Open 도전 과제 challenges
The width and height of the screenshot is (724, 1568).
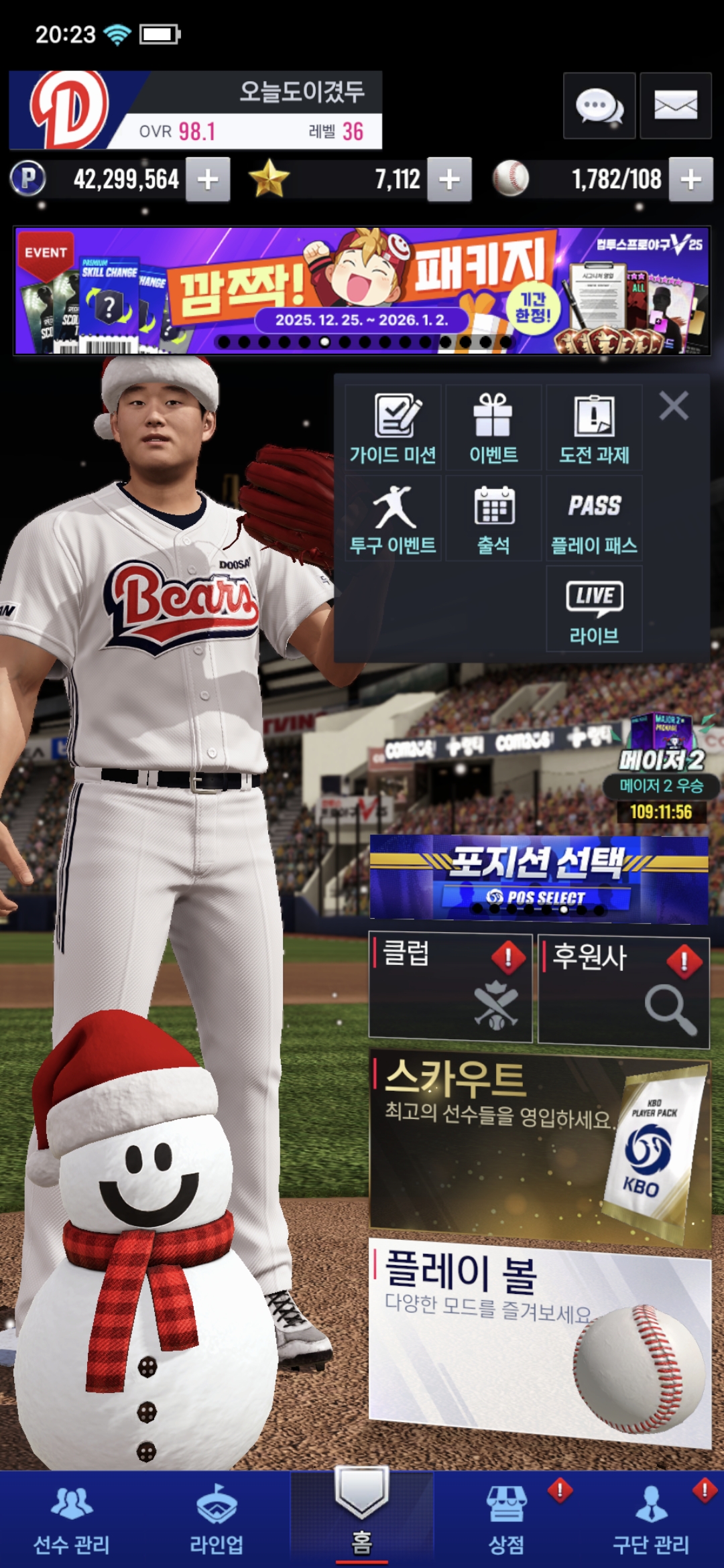[x=594, y=428]
